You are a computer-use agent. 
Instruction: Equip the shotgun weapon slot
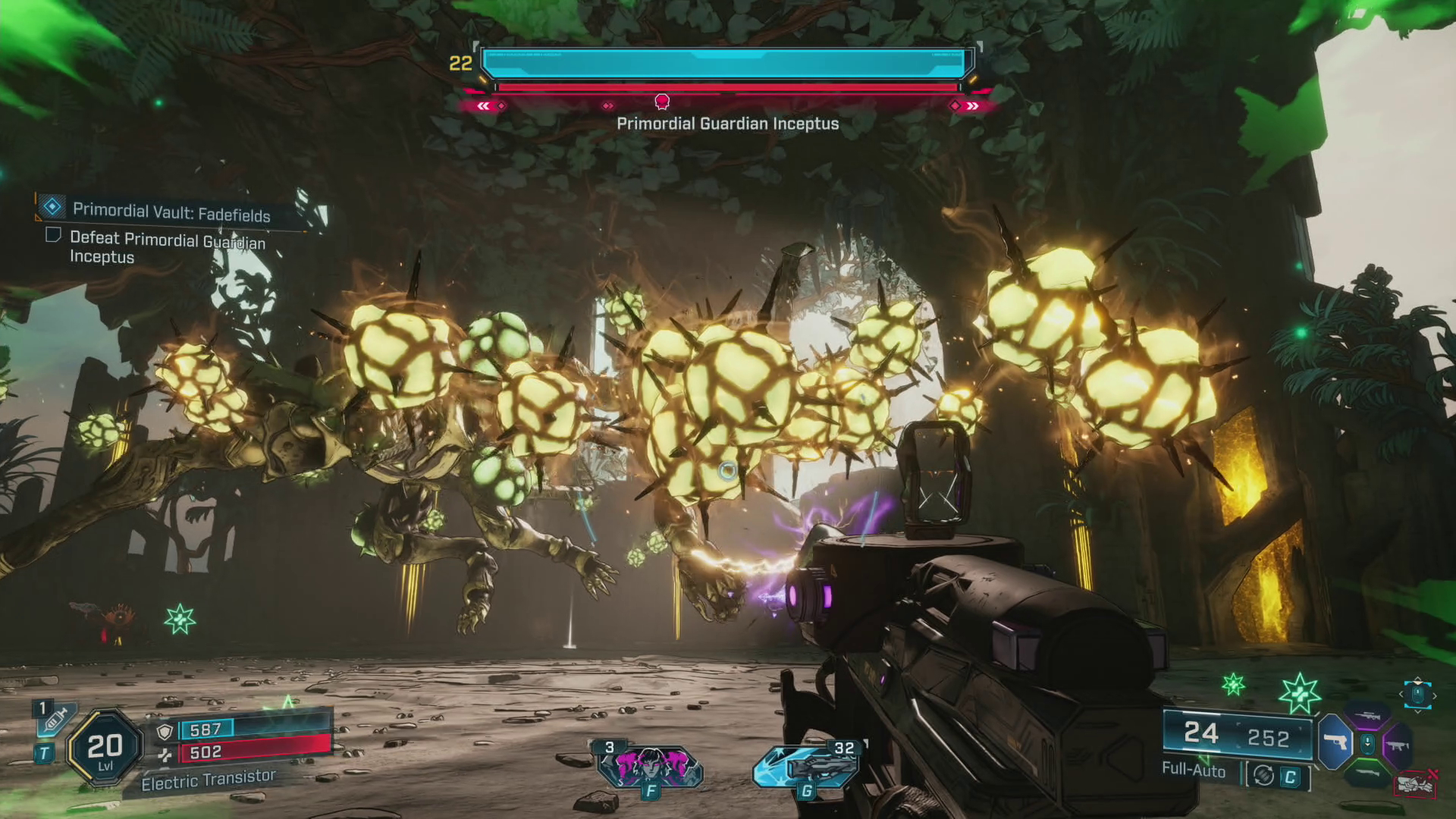click(x=1367, y=775)
